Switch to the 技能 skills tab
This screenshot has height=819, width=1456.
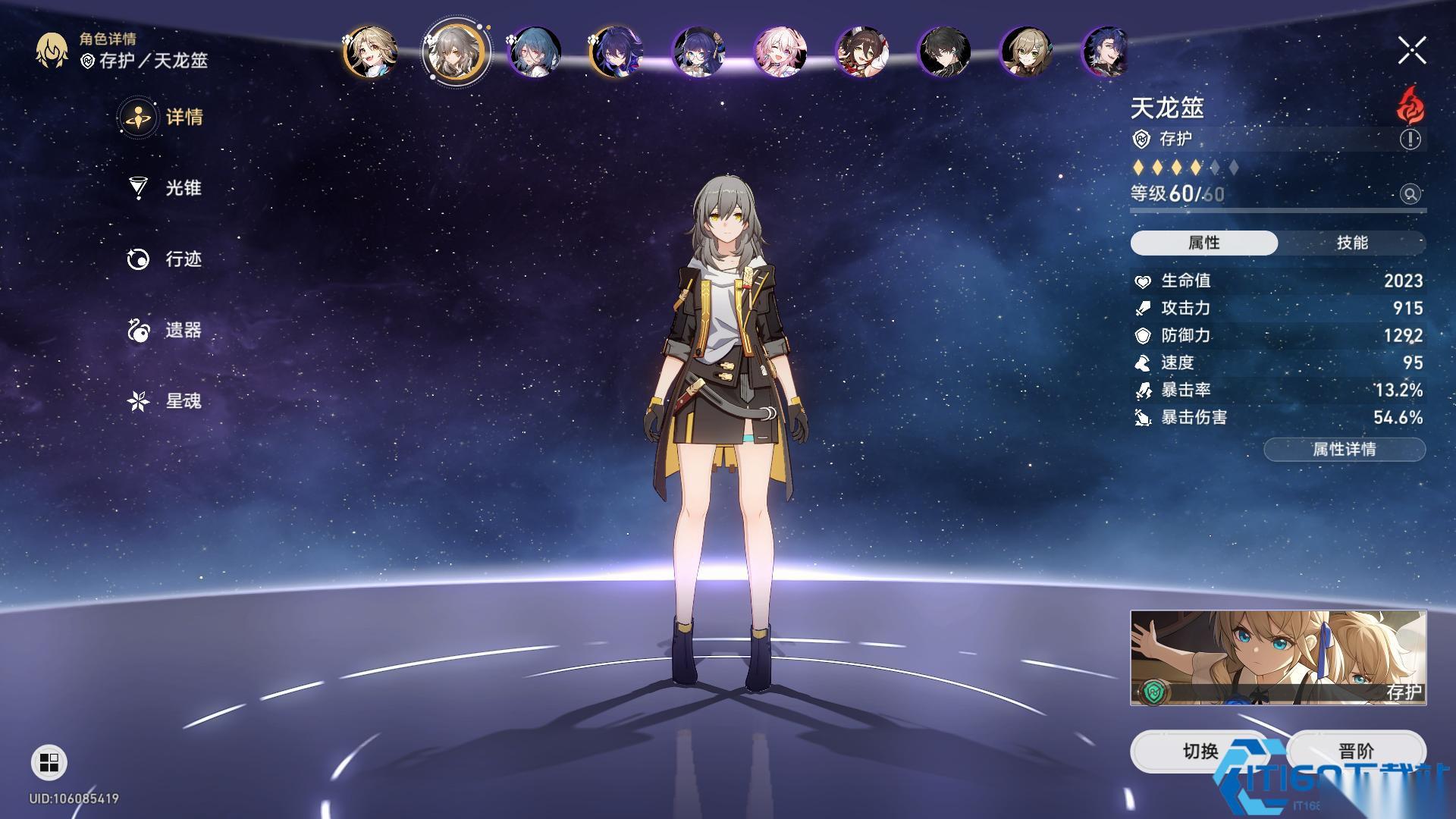click(1351, 243)
